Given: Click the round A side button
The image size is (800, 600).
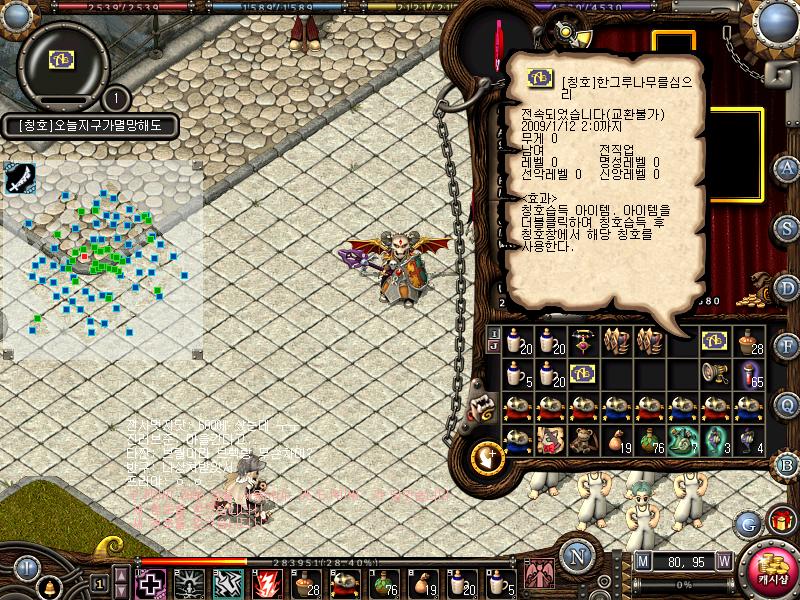Looking at the screenshot, I should point(787,167).
